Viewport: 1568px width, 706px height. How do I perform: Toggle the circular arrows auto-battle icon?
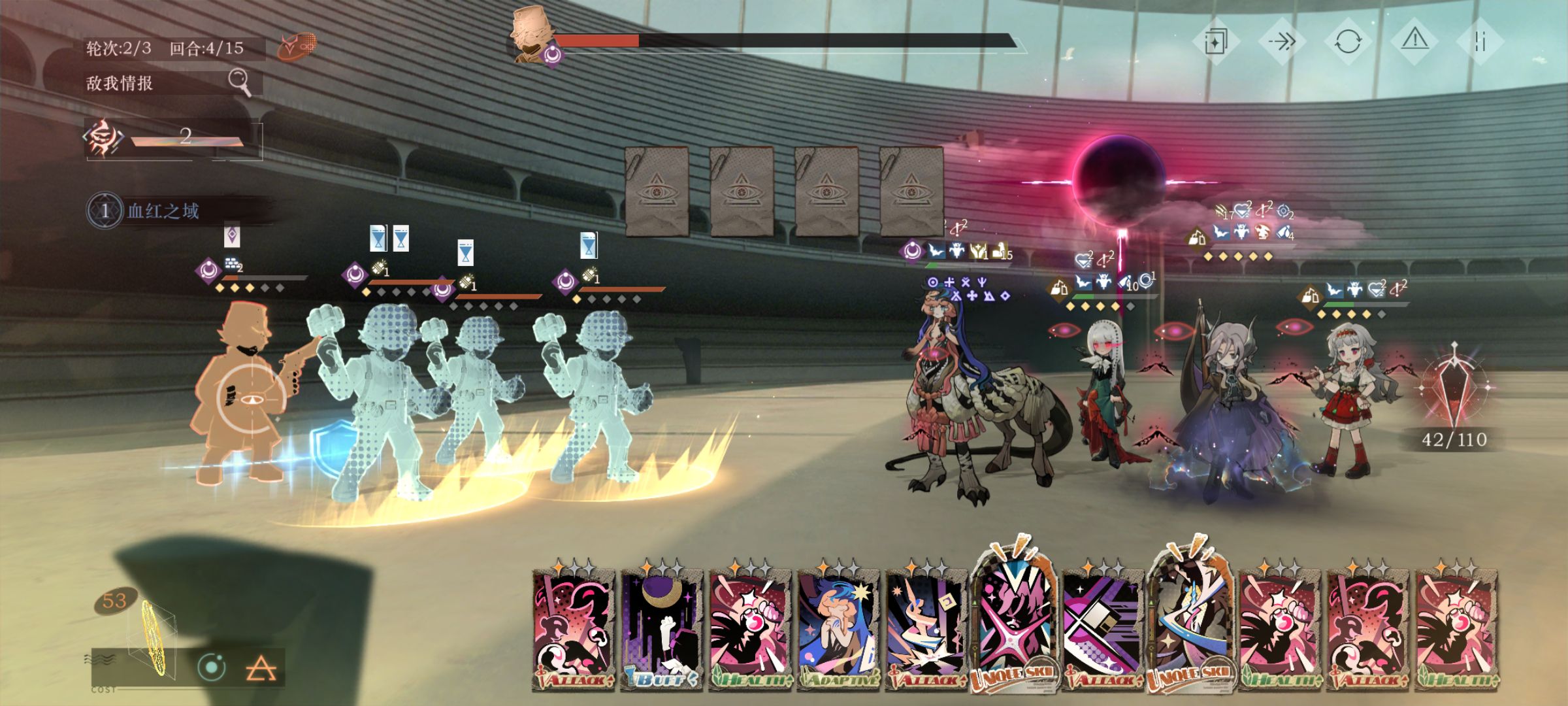(1348, 42)
